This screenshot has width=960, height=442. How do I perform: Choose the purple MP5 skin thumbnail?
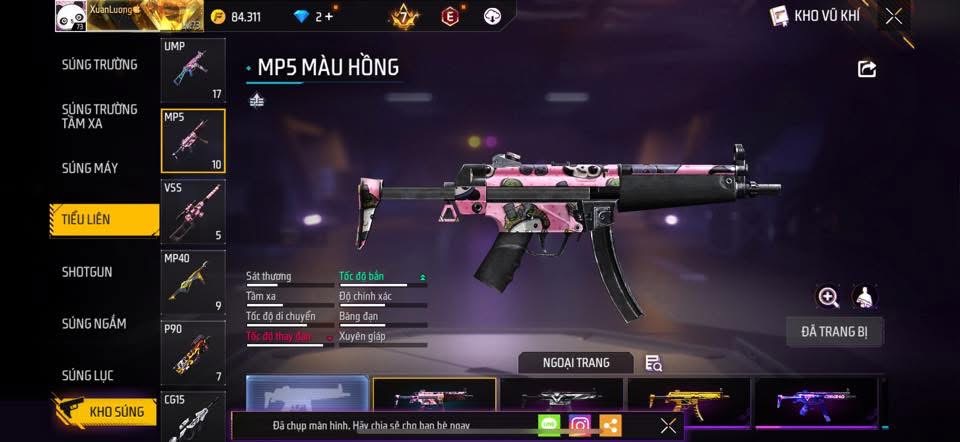click(x=816, y=400)
